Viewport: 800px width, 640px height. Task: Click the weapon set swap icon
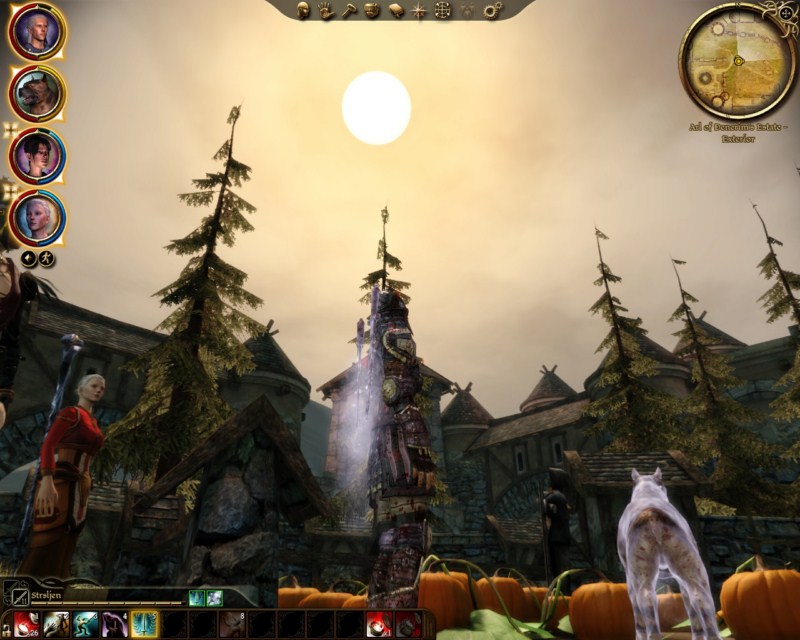[x=14, y=593]
